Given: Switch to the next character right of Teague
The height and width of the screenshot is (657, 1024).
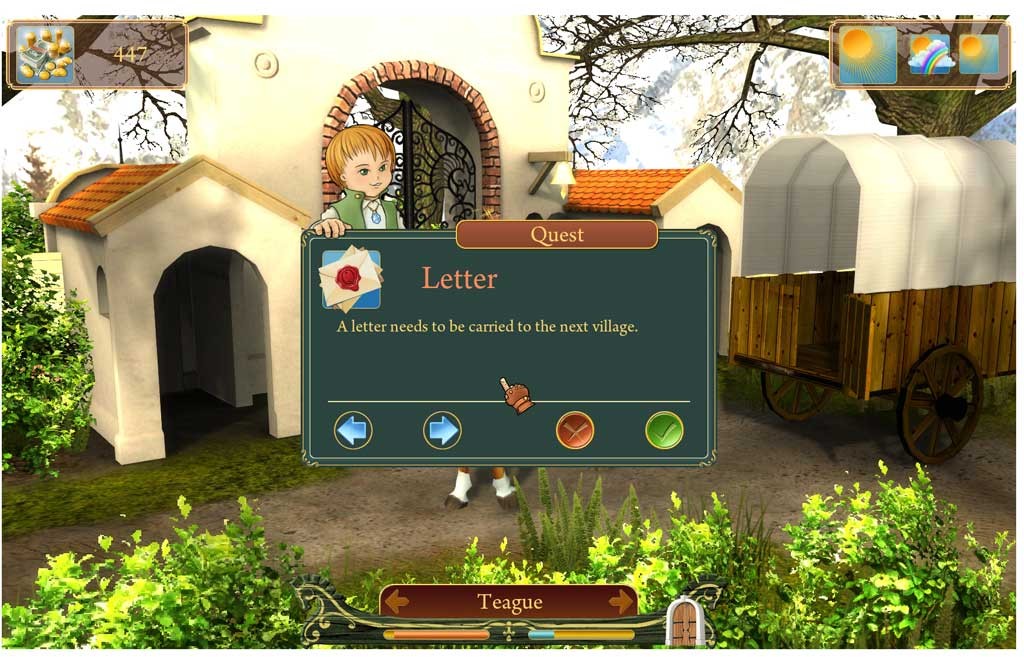Looking at the screenshot, I should pyautogui.click(x=621, y=601).
